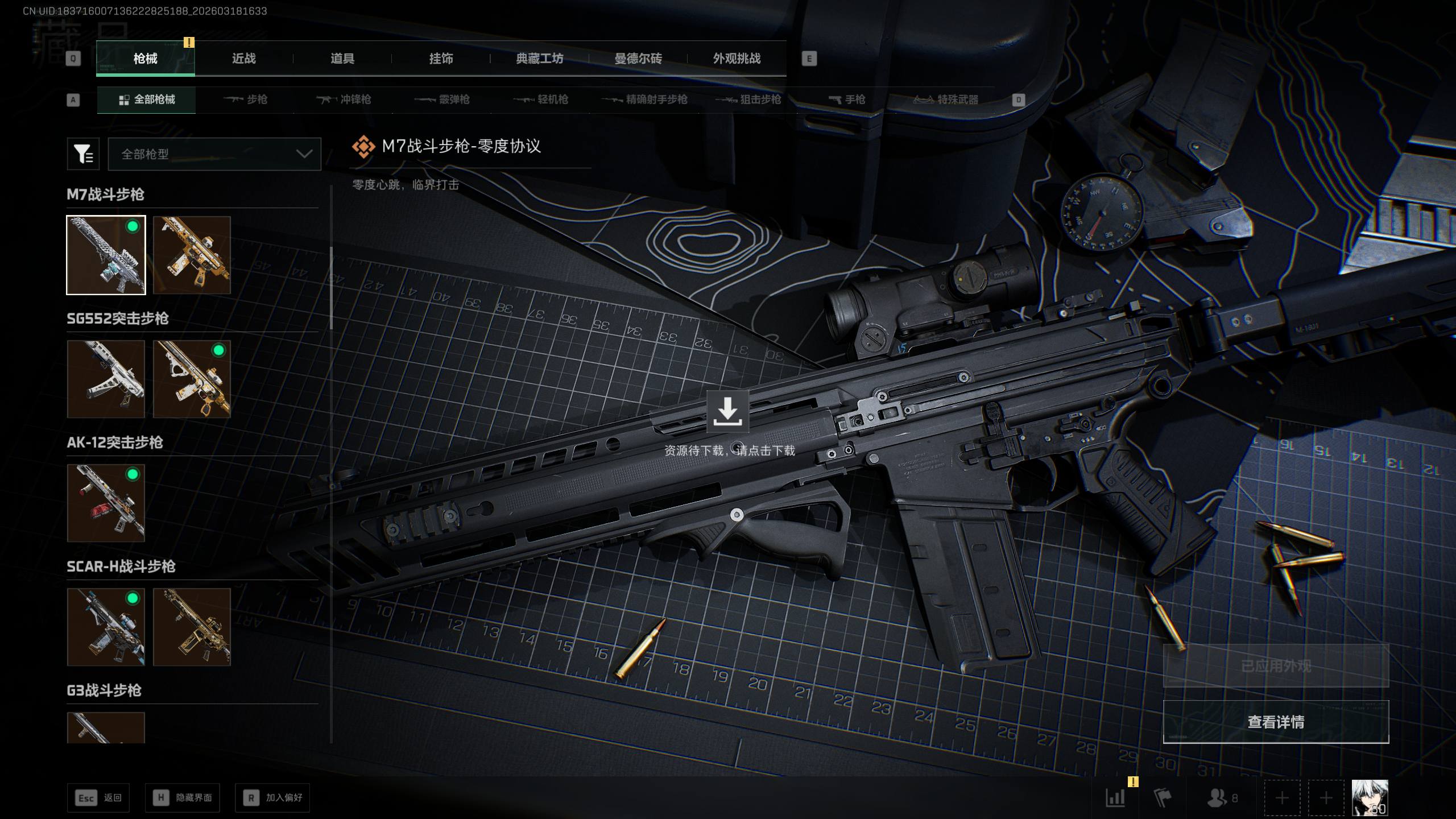Open 查看详情 to view details

click(1276, 722)
